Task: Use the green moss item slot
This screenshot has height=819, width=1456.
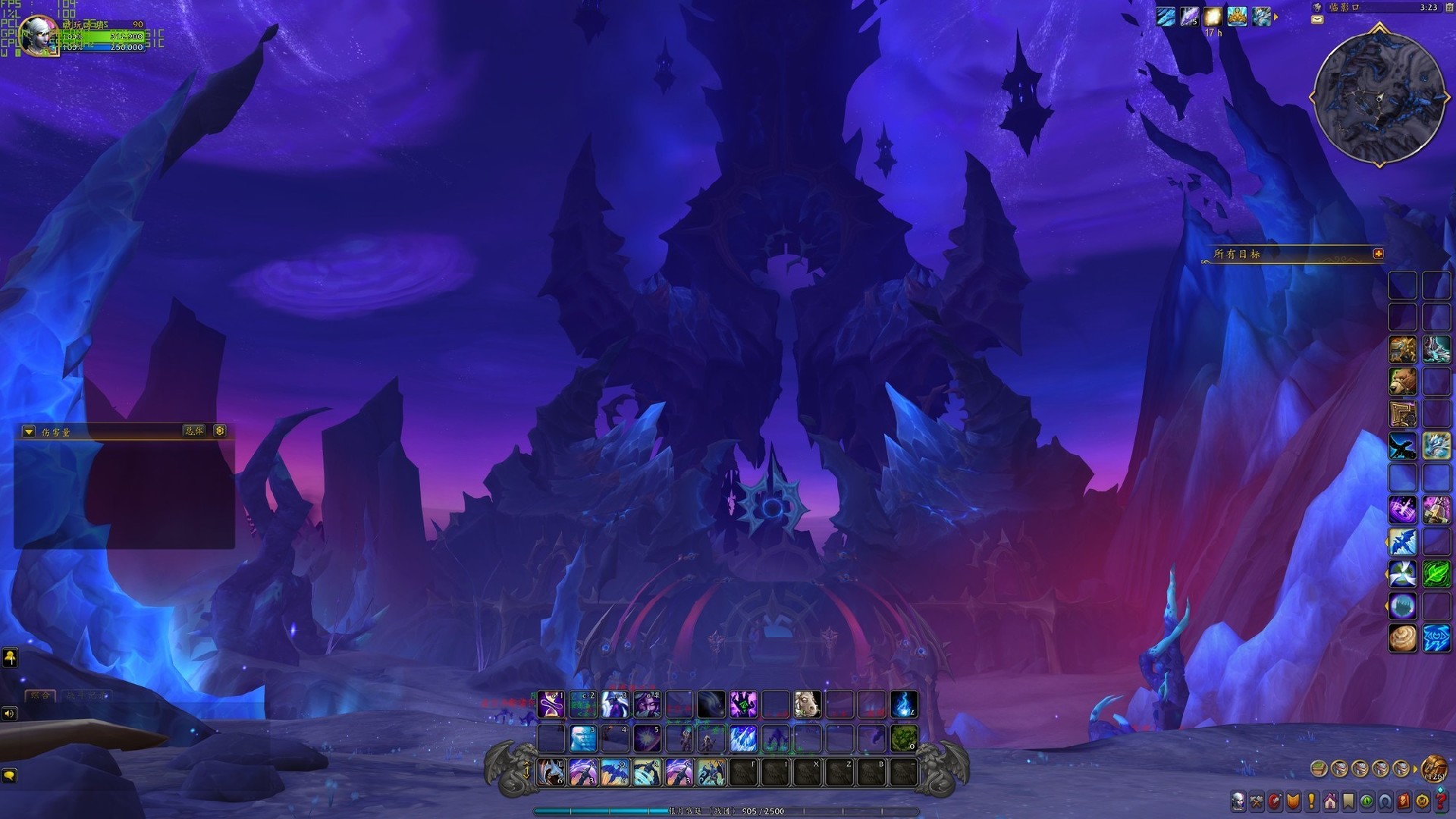Action: [x=903, y=738]
